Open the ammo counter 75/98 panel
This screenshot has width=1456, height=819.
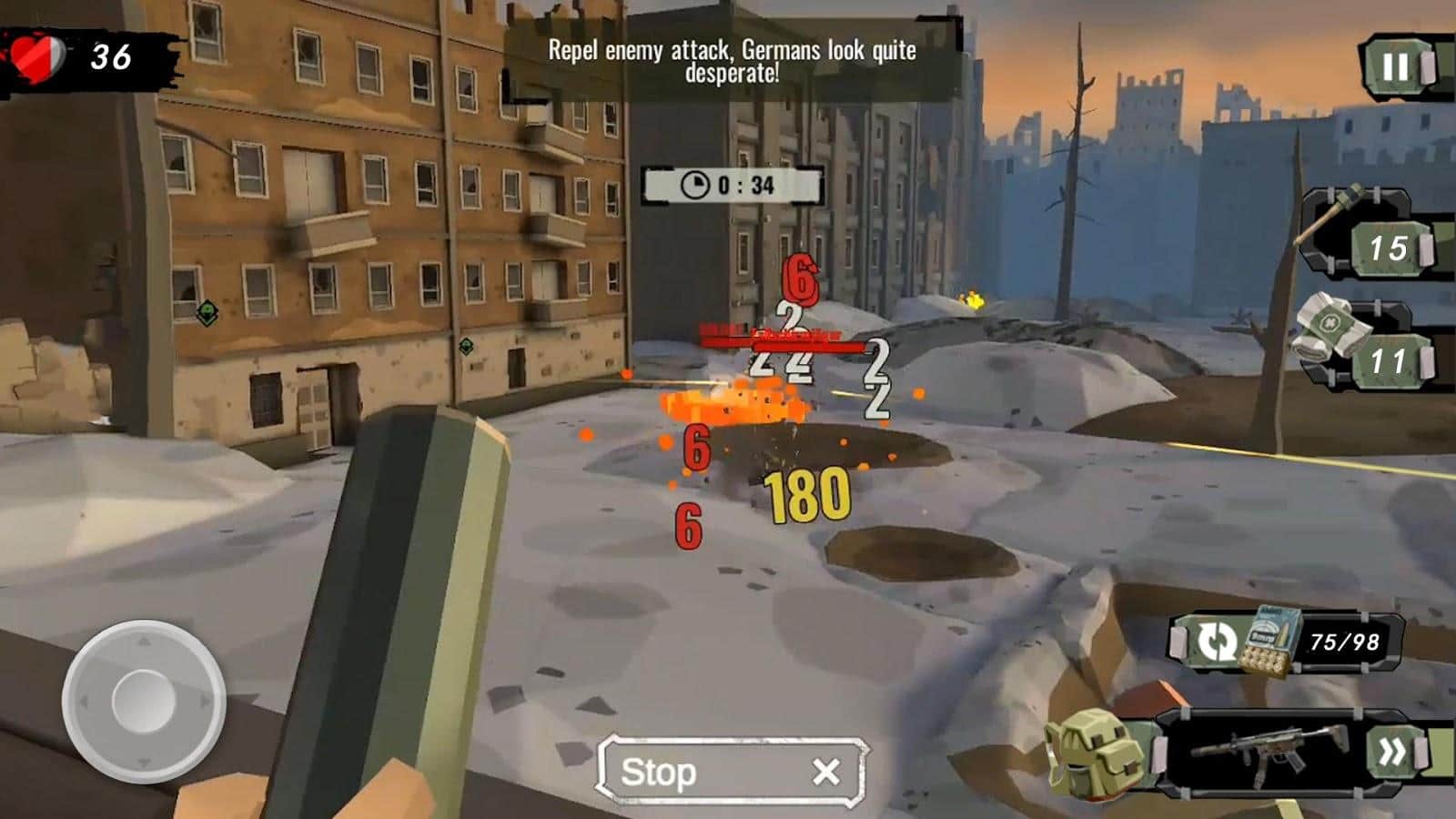(1344, 641)
